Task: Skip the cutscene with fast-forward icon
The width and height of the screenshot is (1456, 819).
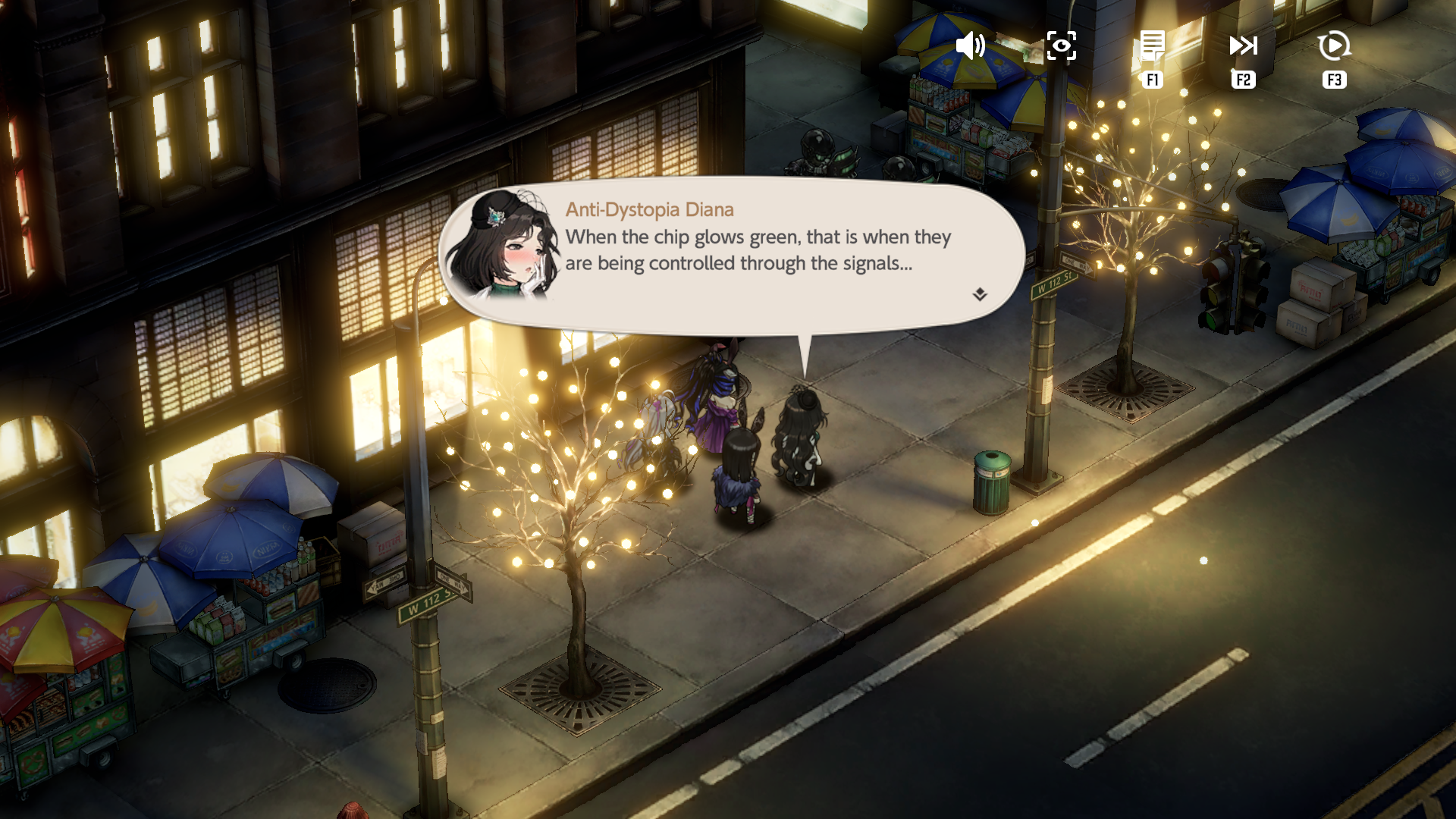Action: pyautogui.click(x=1243, y=46)
